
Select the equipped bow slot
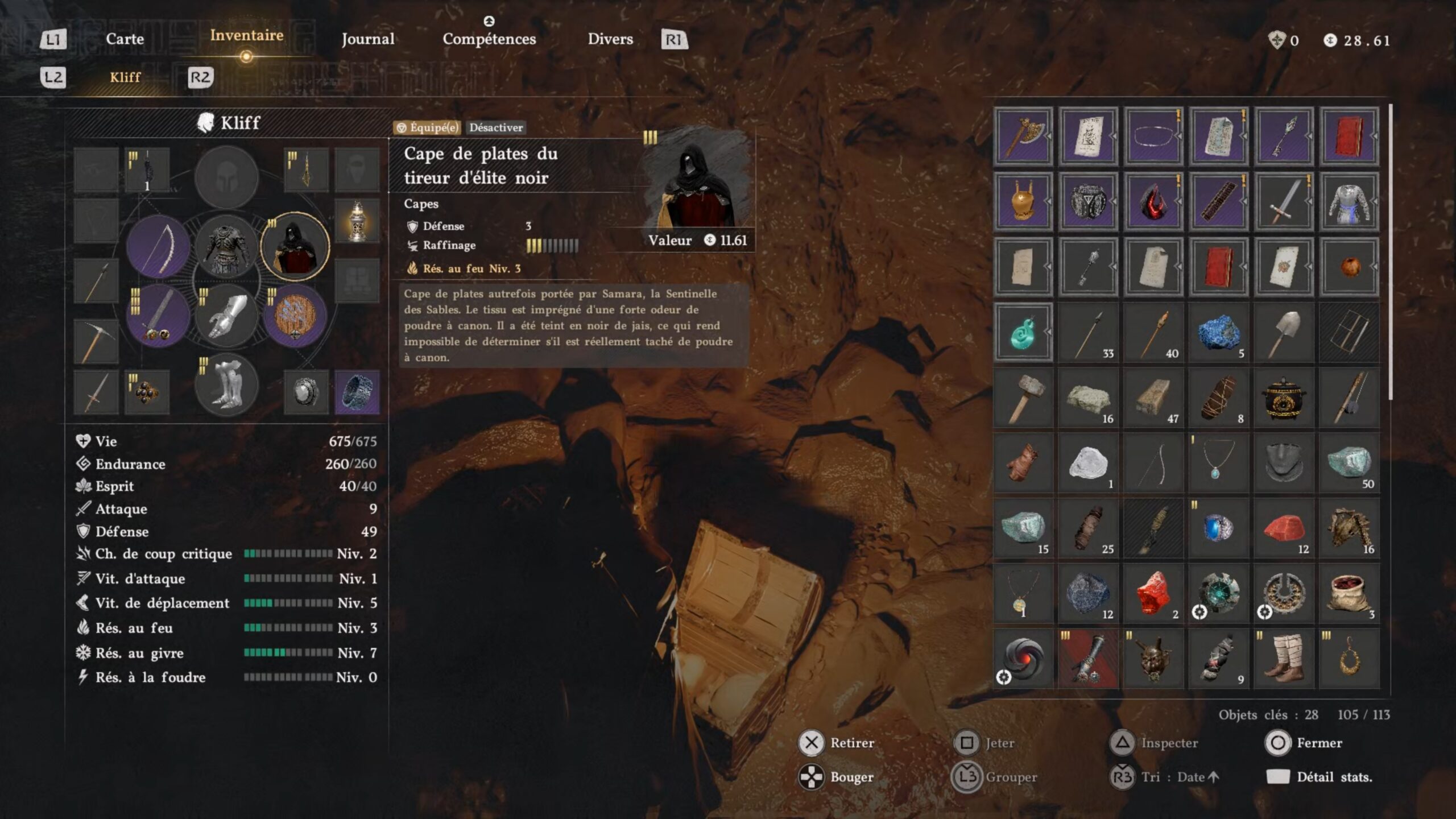158,247
